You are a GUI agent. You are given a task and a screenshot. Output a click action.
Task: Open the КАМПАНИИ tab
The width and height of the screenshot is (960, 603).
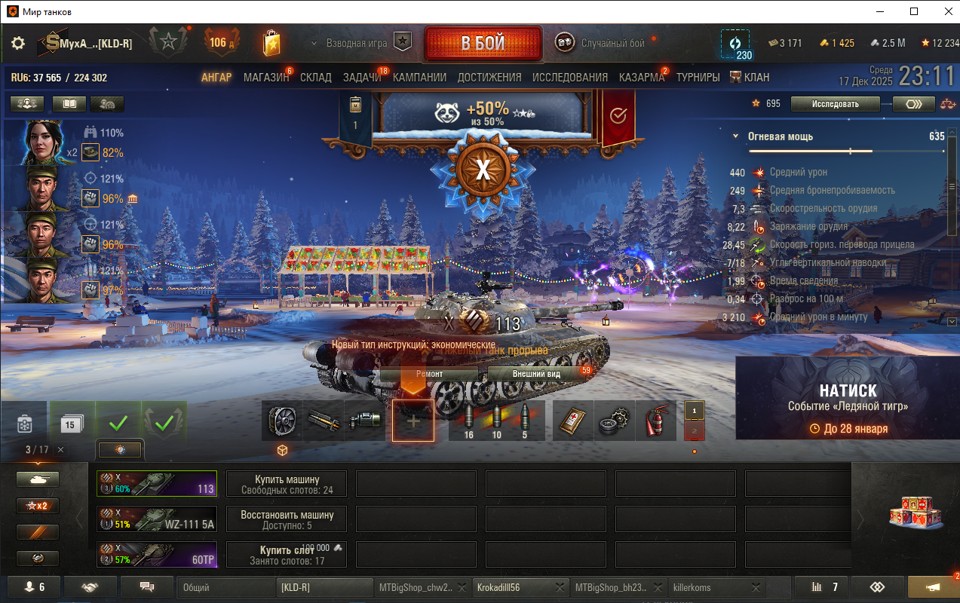[419, 77]
